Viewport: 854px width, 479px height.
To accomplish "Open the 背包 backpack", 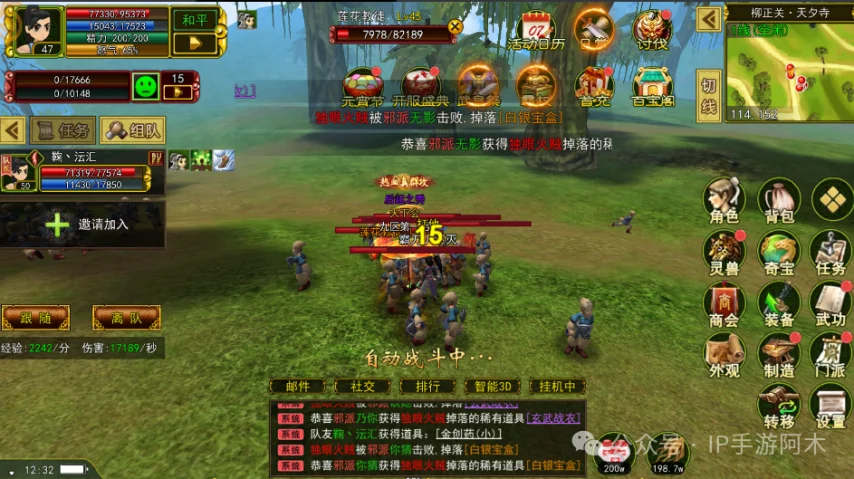I will [x=778, y=202].
